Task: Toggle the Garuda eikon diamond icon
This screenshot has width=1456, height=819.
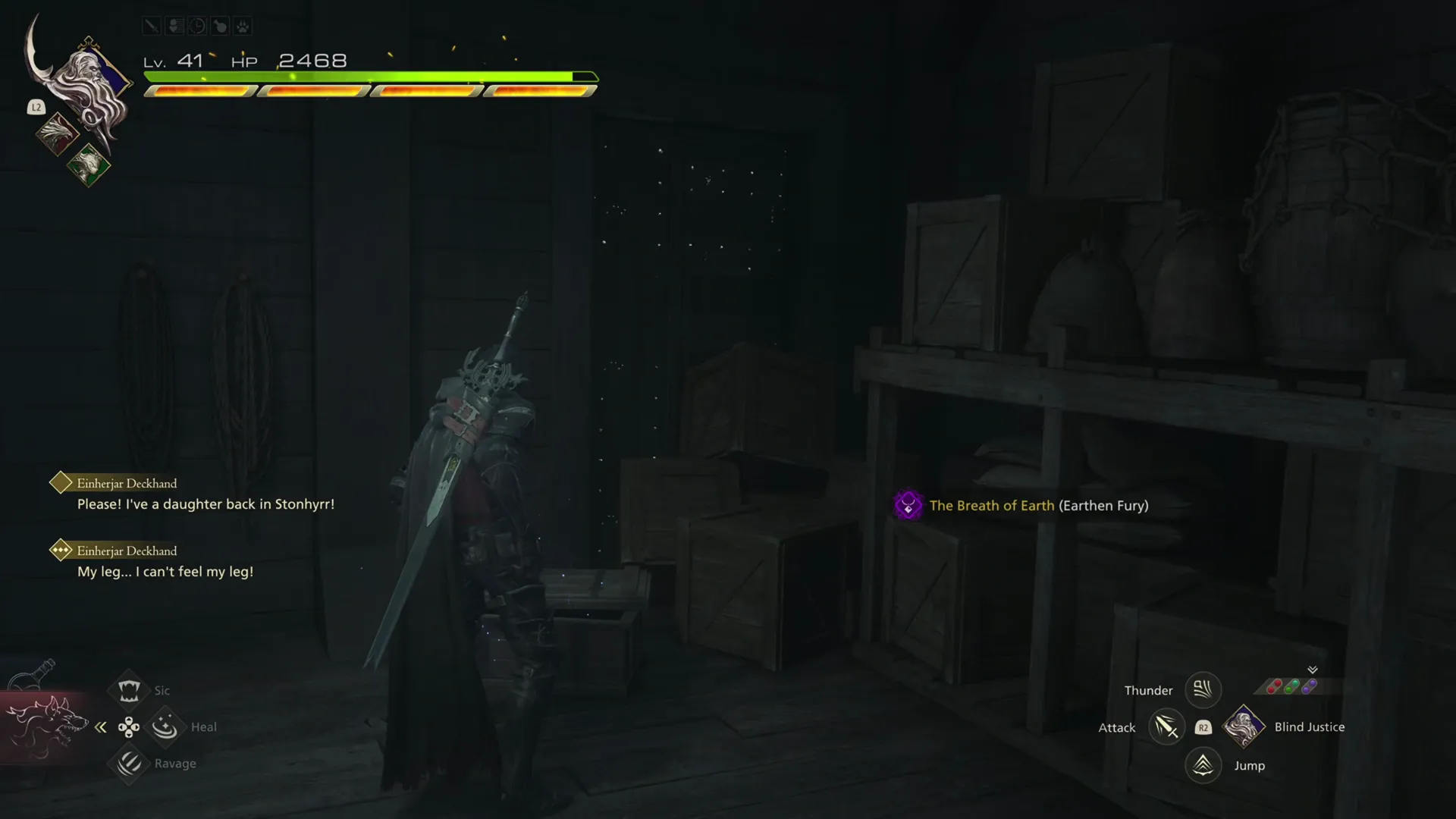Action: tap(89, 165)
